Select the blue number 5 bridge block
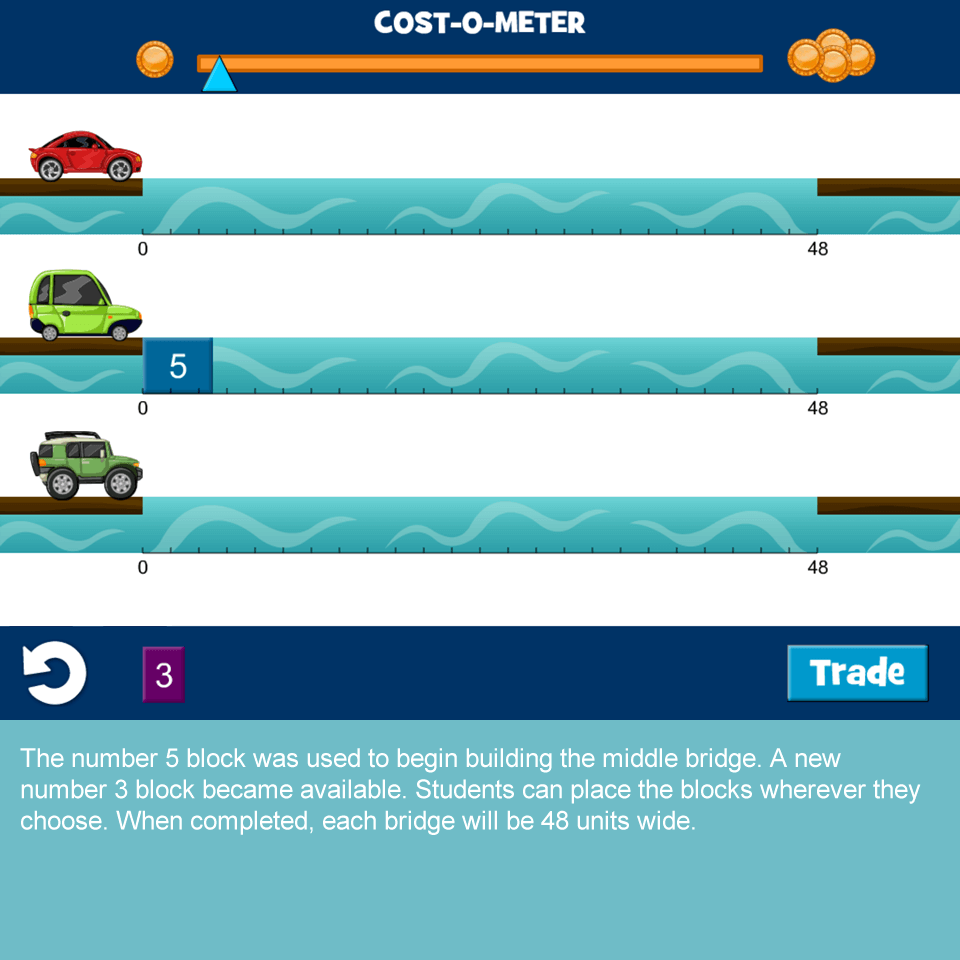The height and width of the screenshot is (960, 960). coord(178,366)
